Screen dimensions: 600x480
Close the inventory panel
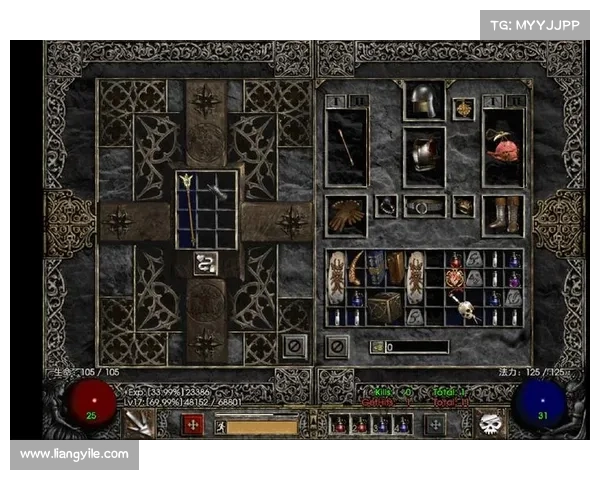pos(338,346)
